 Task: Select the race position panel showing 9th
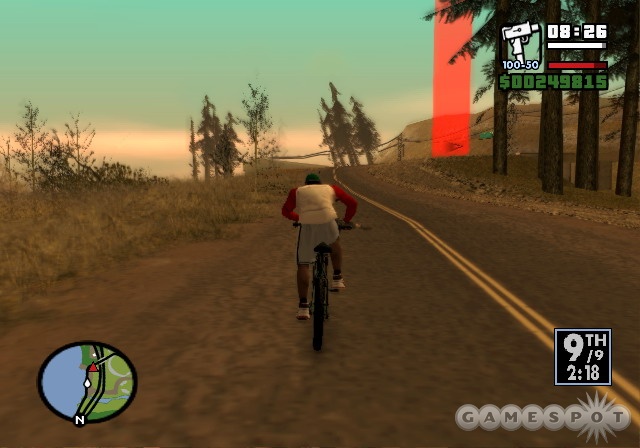583,356
